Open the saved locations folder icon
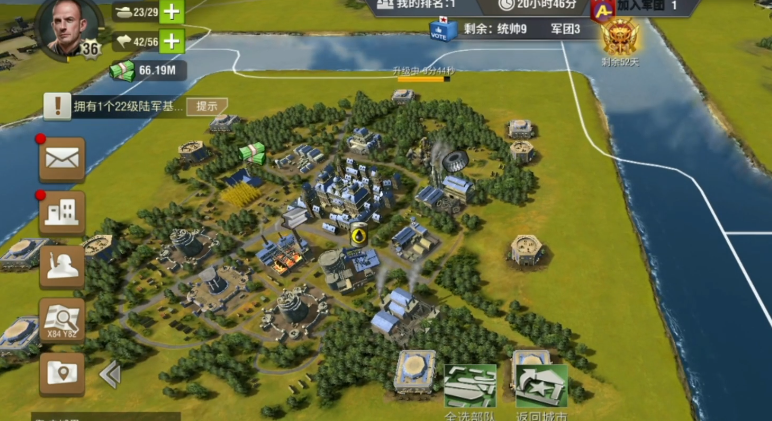 click(x=62, y=373)
